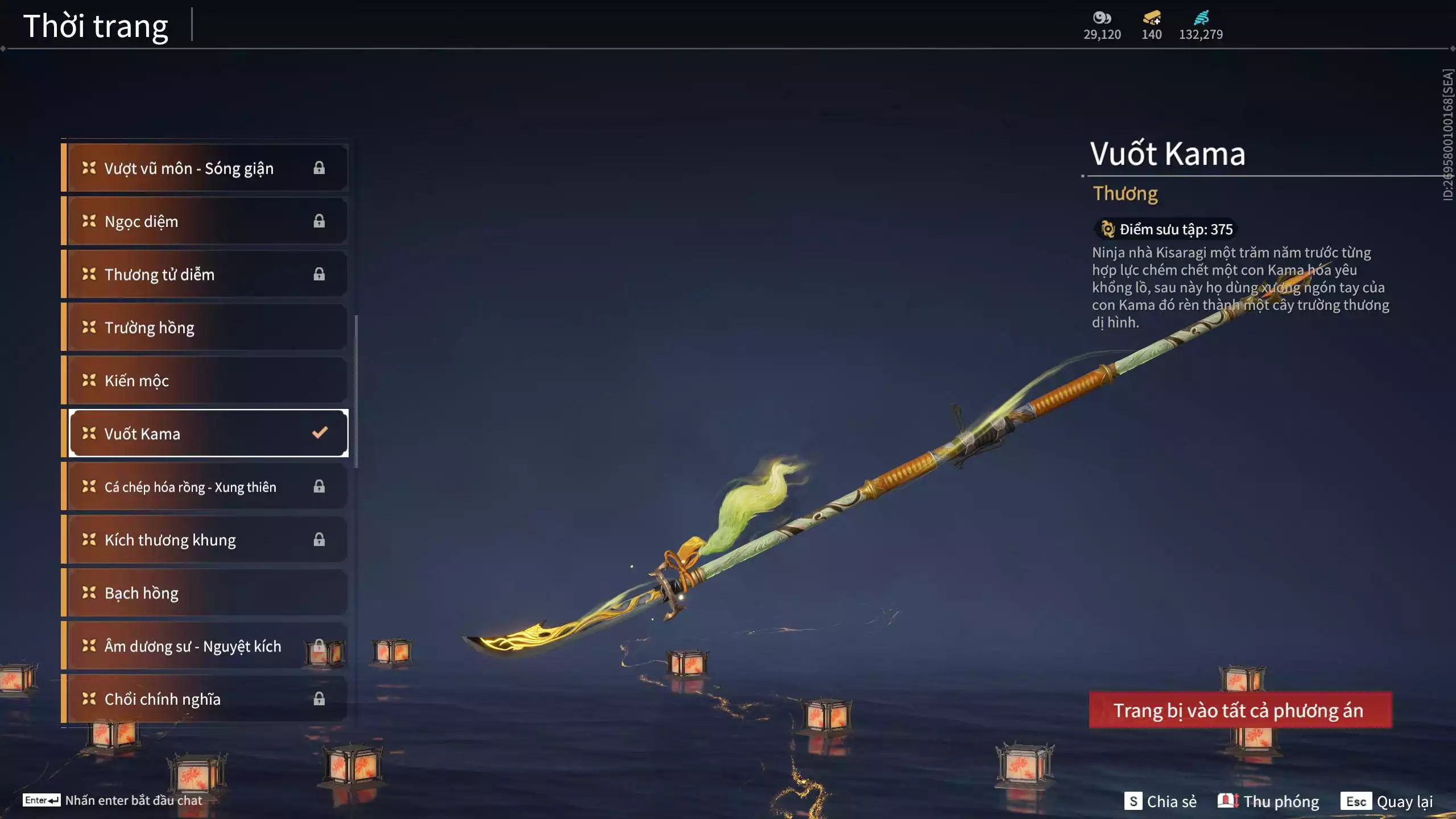1456x819 pixels.
Task: Choose the Ngọc diệm spear skin
Action: (205, 221)
